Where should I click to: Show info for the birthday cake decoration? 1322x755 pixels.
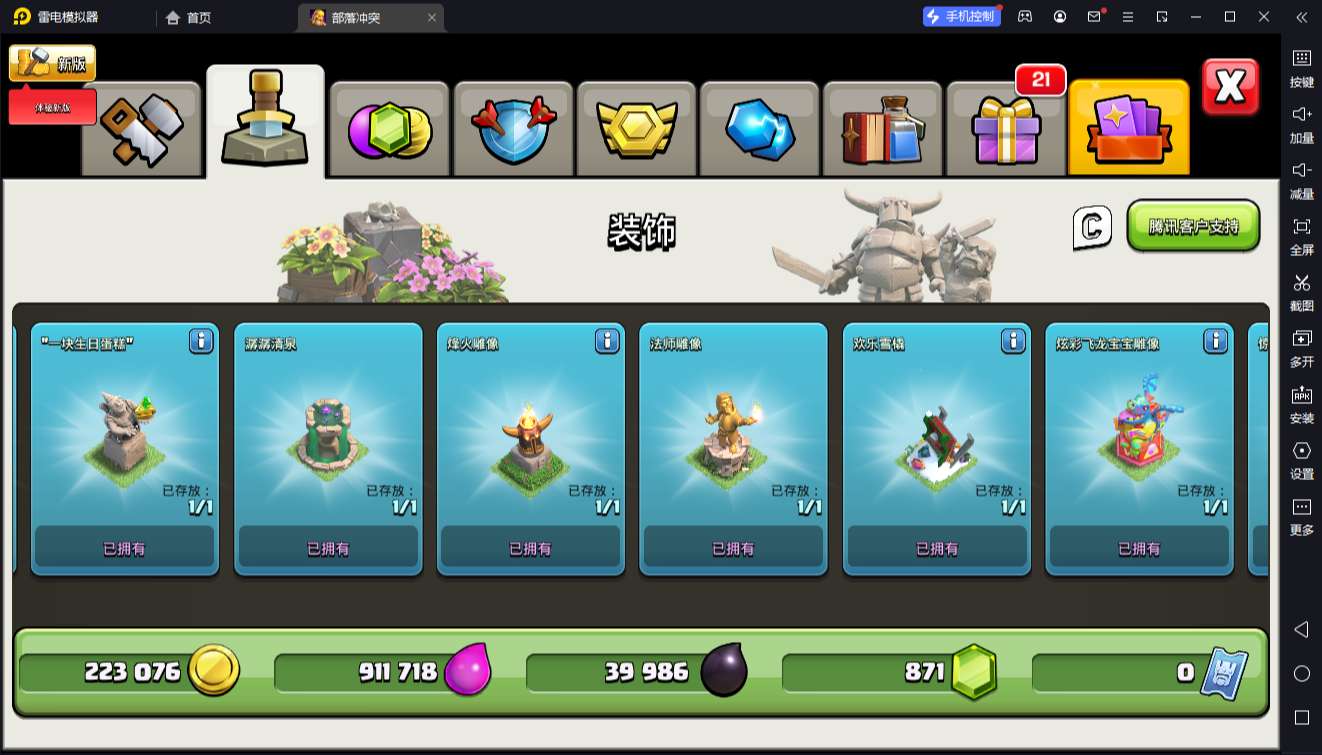[x=201, y=341]
